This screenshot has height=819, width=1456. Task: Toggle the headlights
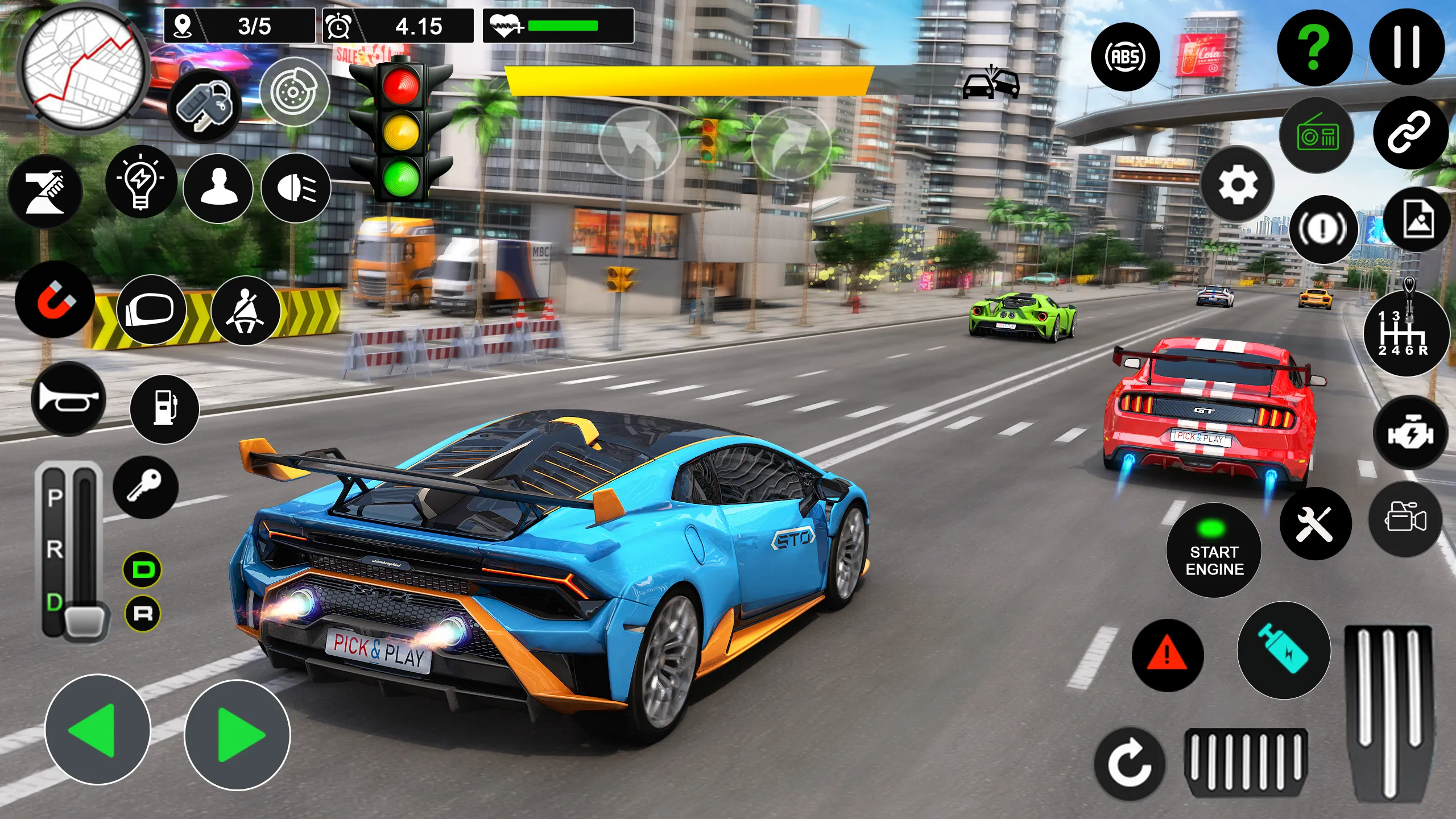click(296, 188)
